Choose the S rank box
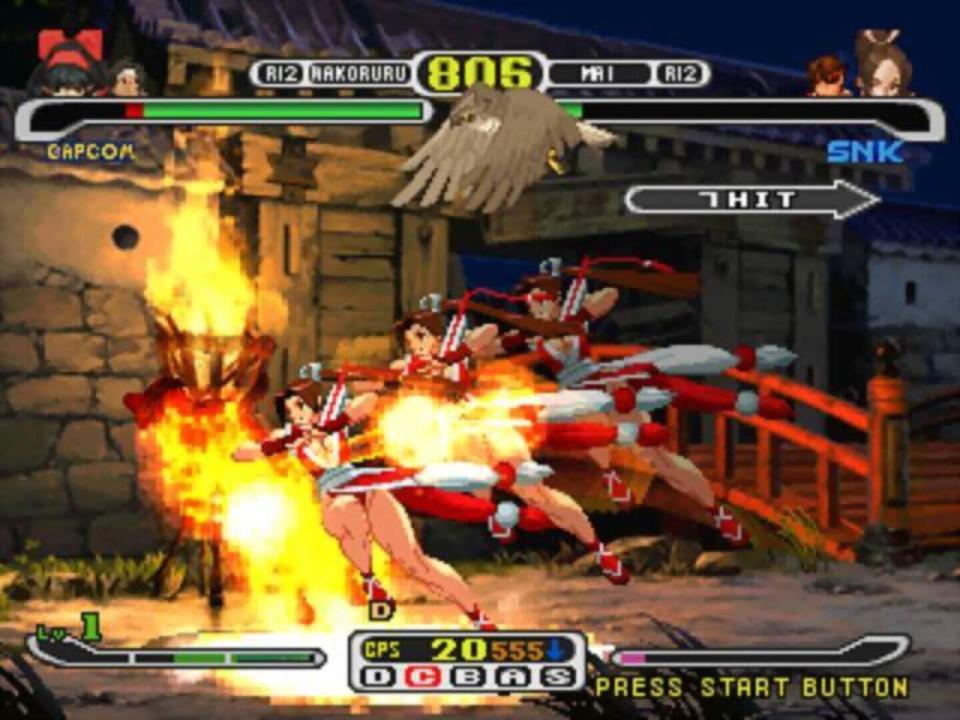 (x=556, y=677)
